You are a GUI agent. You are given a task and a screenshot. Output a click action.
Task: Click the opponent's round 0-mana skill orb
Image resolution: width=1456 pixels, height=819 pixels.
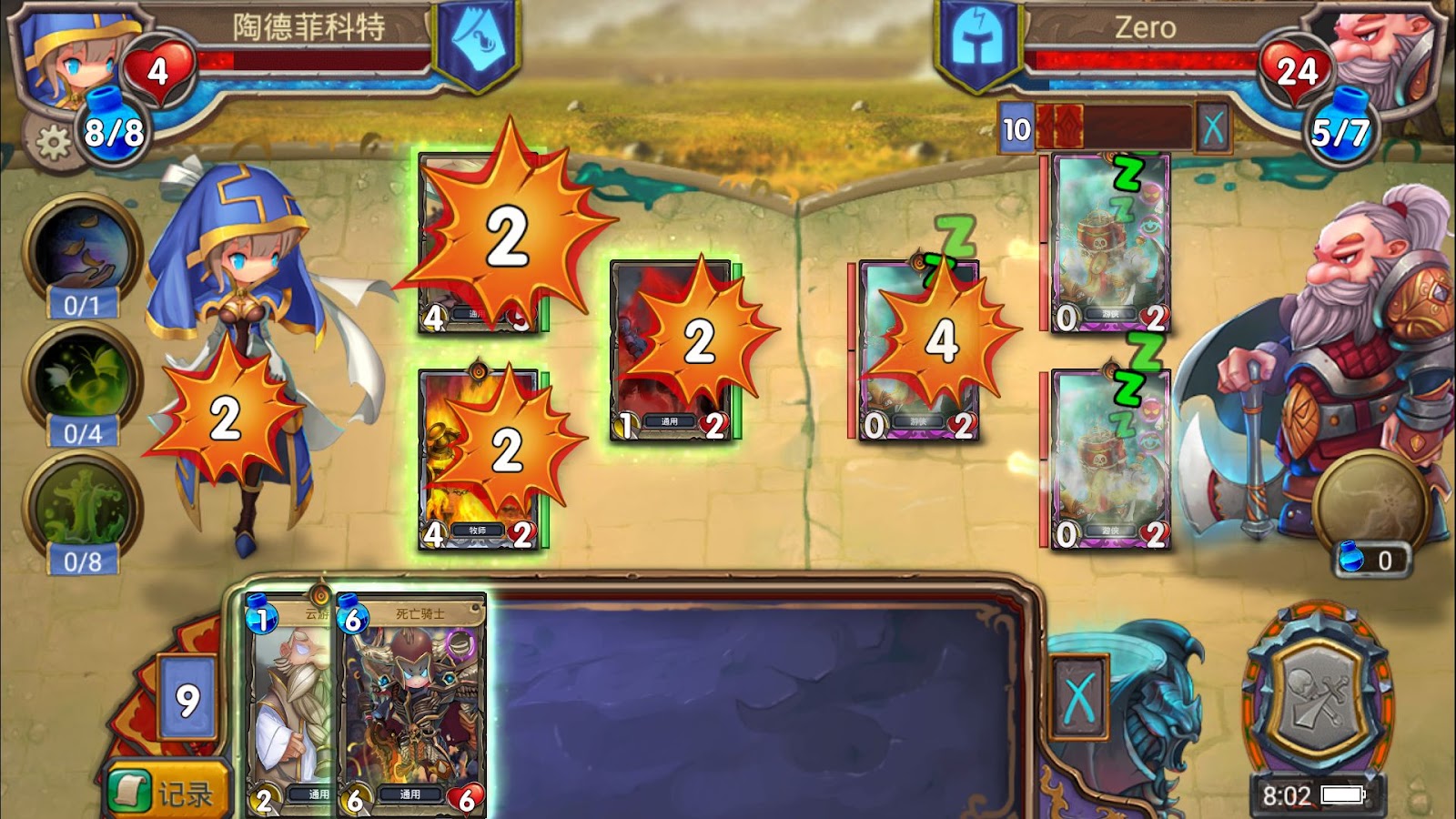coord(1368,502)
